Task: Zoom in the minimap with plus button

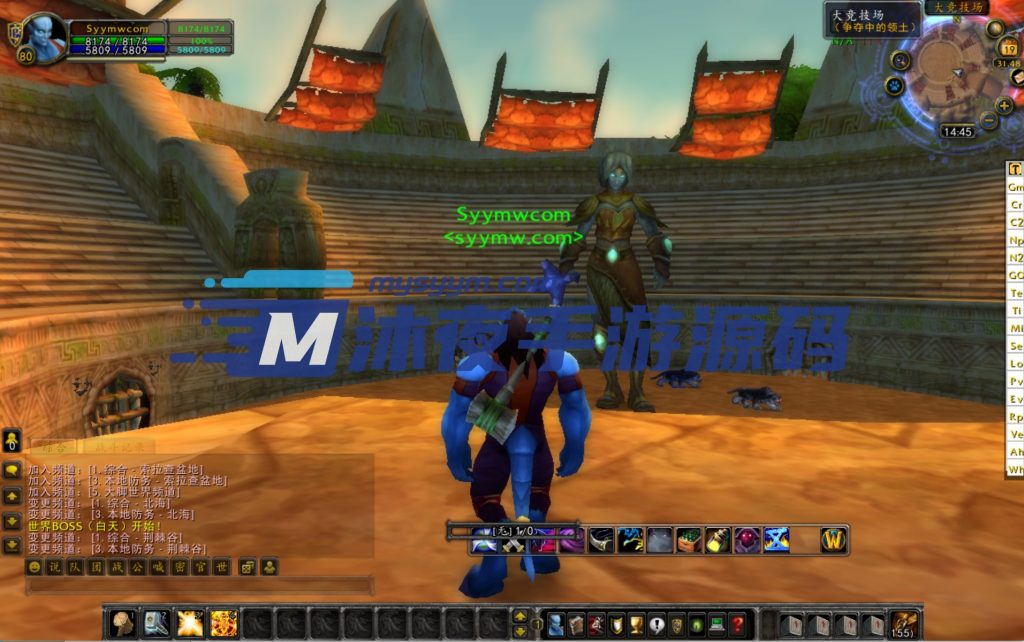Action: (x=1005, y=105)
